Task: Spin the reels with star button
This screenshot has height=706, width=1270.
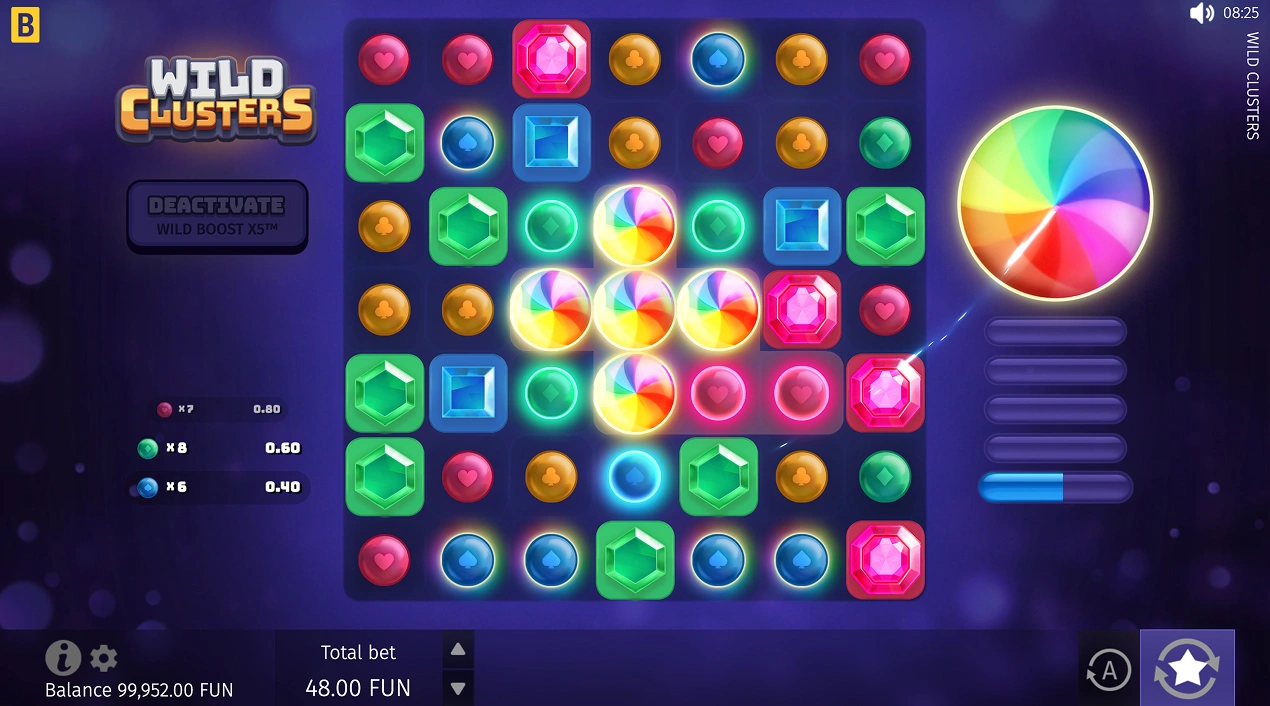Action: coord(1186,667)
